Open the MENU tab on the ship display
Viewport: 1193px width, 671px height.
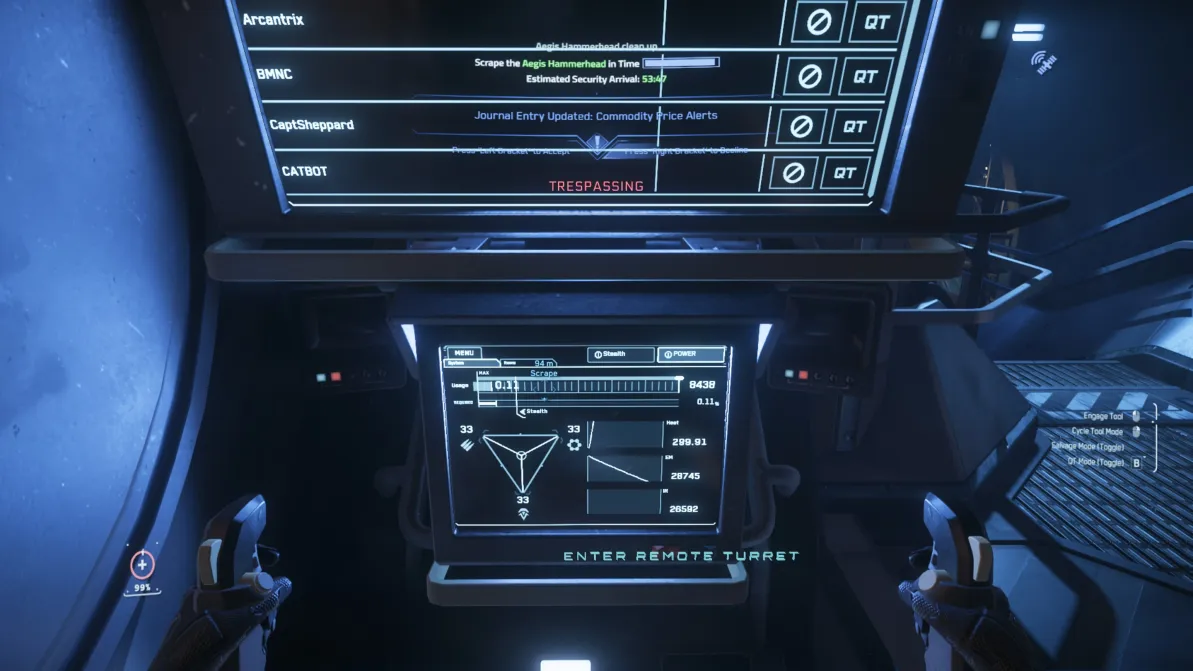pyautogui.click(x=463, y=353)
